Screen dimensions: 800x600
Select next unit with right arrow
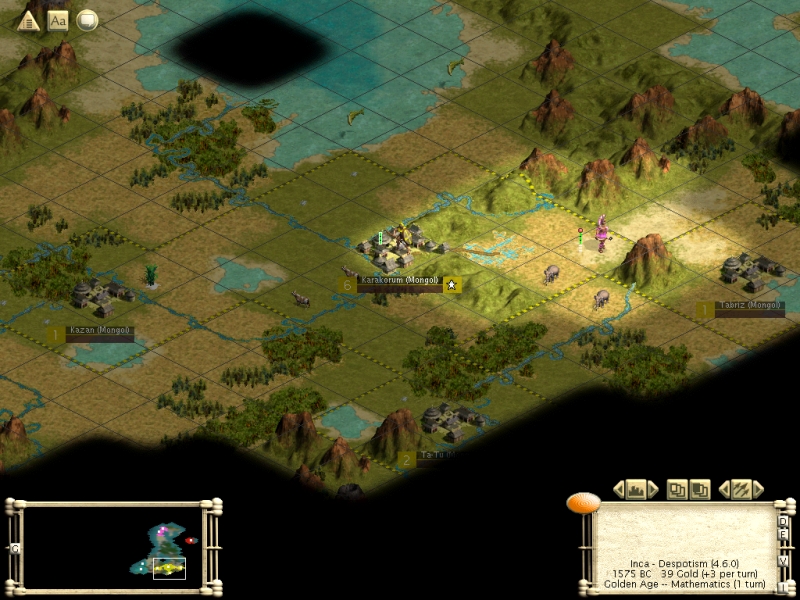point(758,489)
